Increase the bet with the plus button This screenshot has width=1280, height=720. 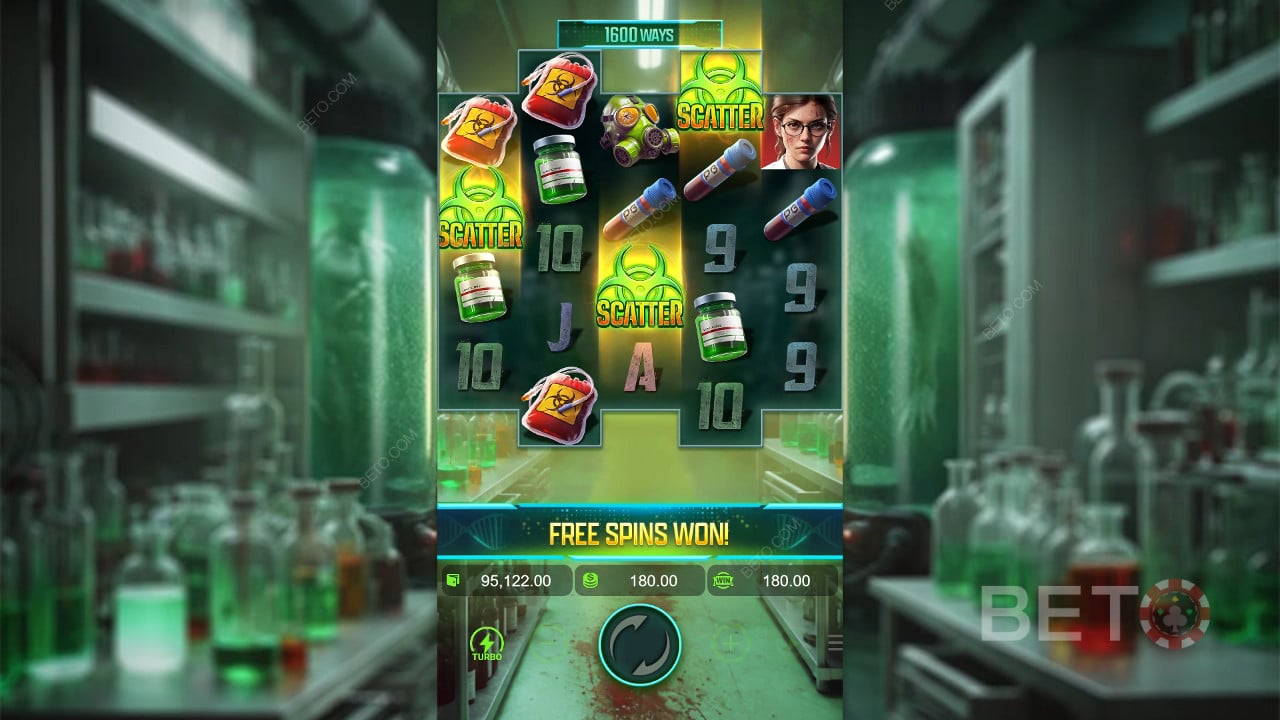[x=729, y=644]
